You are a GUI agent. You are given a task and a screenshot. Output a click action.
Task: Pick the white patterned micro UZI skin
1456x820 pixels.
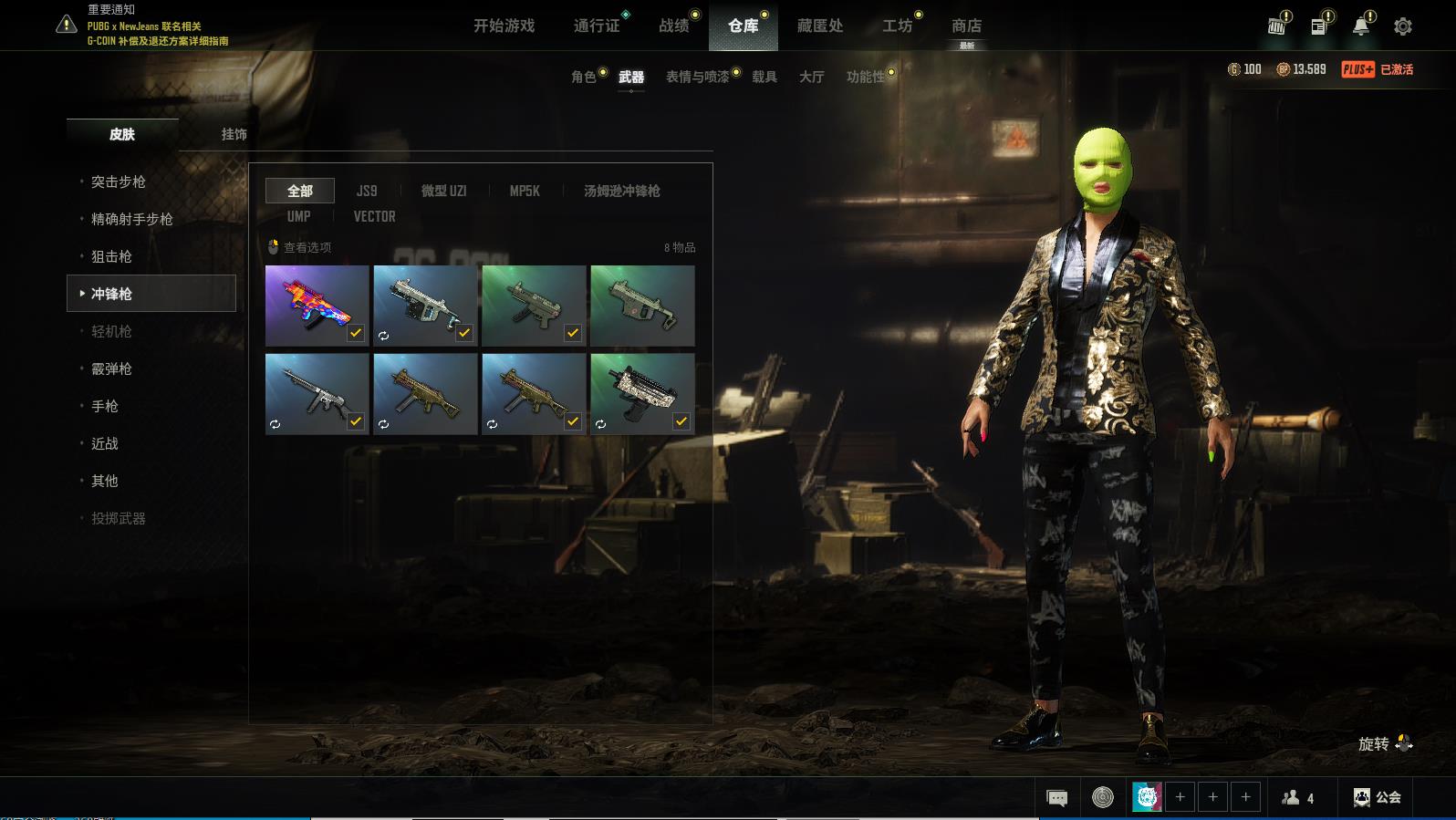tap(642, 393)
